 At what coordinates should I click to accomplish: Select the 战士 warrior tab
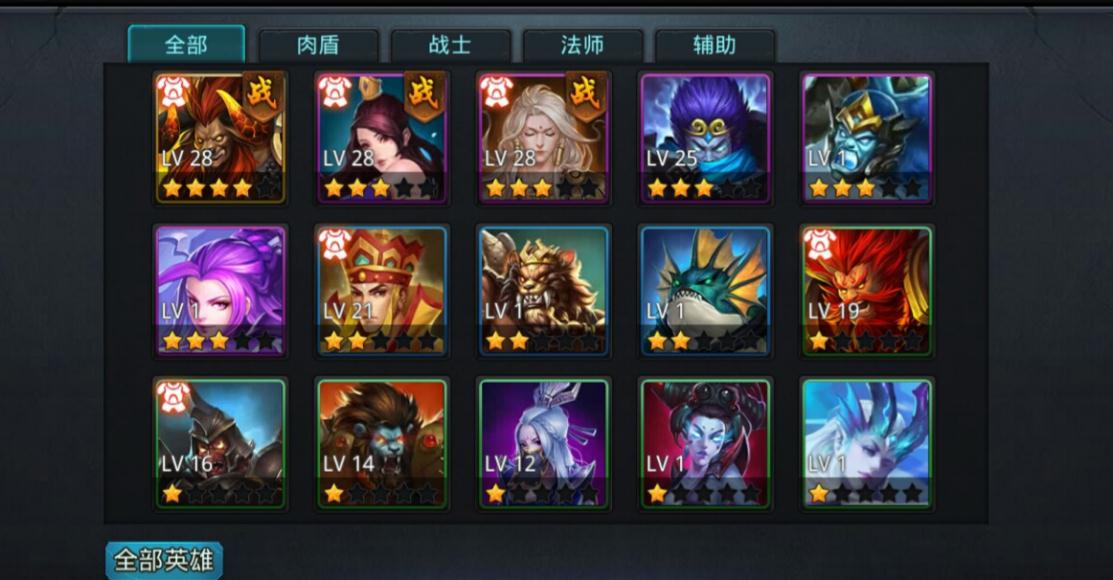[x=450, y=46]
